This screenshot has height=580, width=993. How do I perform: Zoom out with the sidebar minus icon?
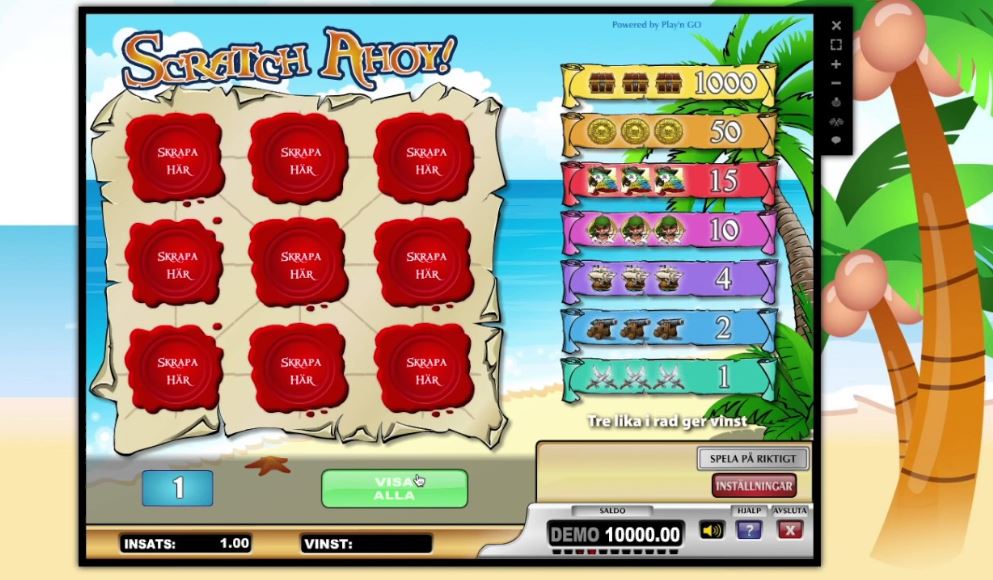tap(836, 83)
